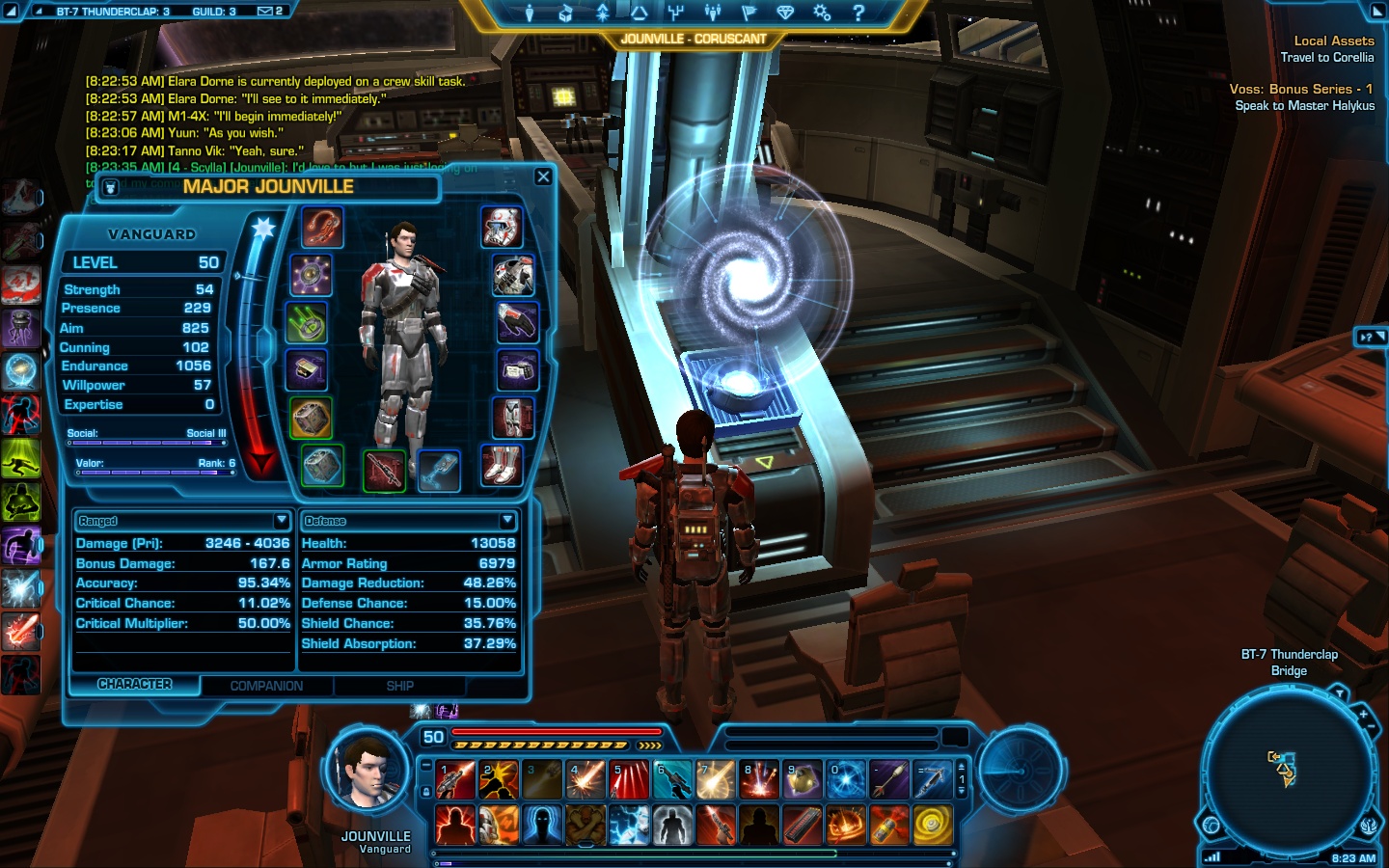Open the gear-shaped preferences menu icon

tap(822, 13)
